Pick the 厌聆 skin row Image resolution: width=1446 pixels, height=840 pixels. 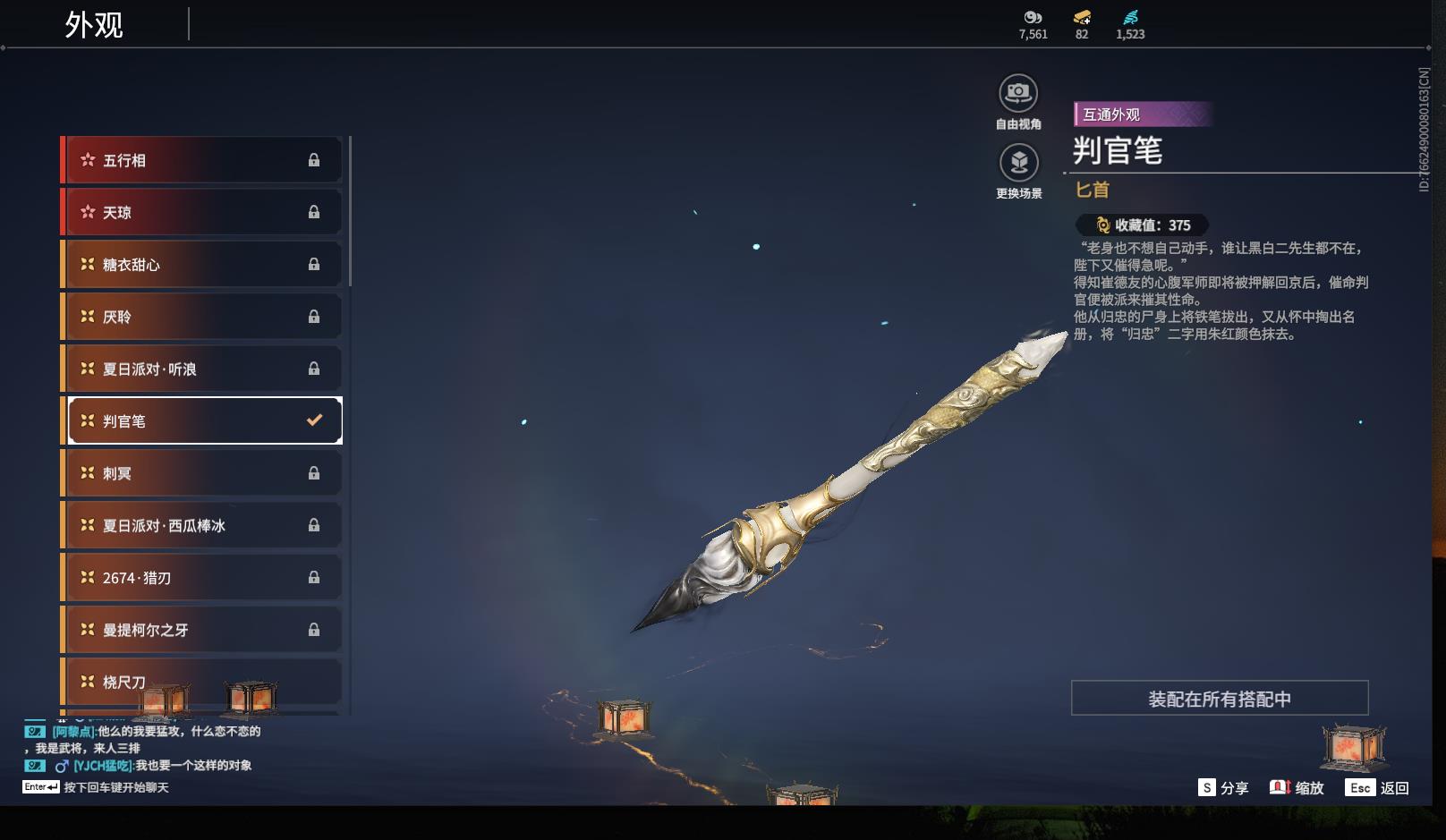tap(202, 317)
